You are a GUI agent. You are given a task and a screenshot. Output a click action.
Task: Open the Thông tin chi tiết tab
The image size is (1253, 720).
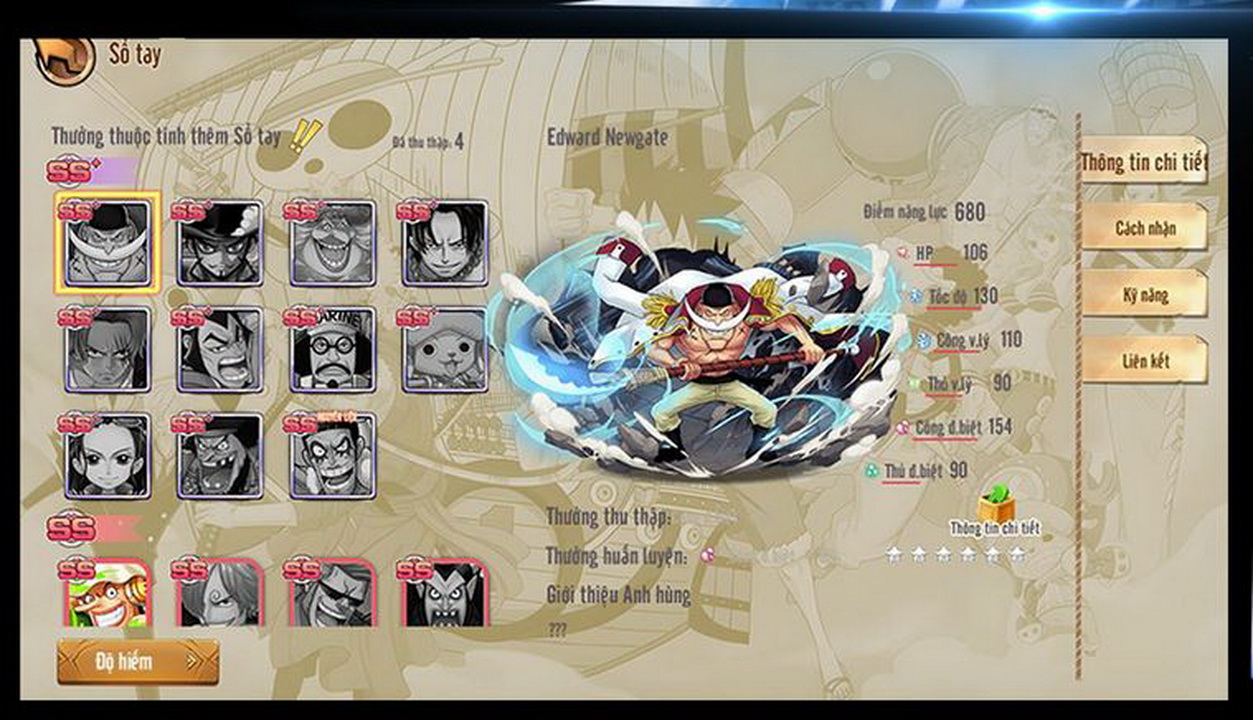[x=1144, y=163]
